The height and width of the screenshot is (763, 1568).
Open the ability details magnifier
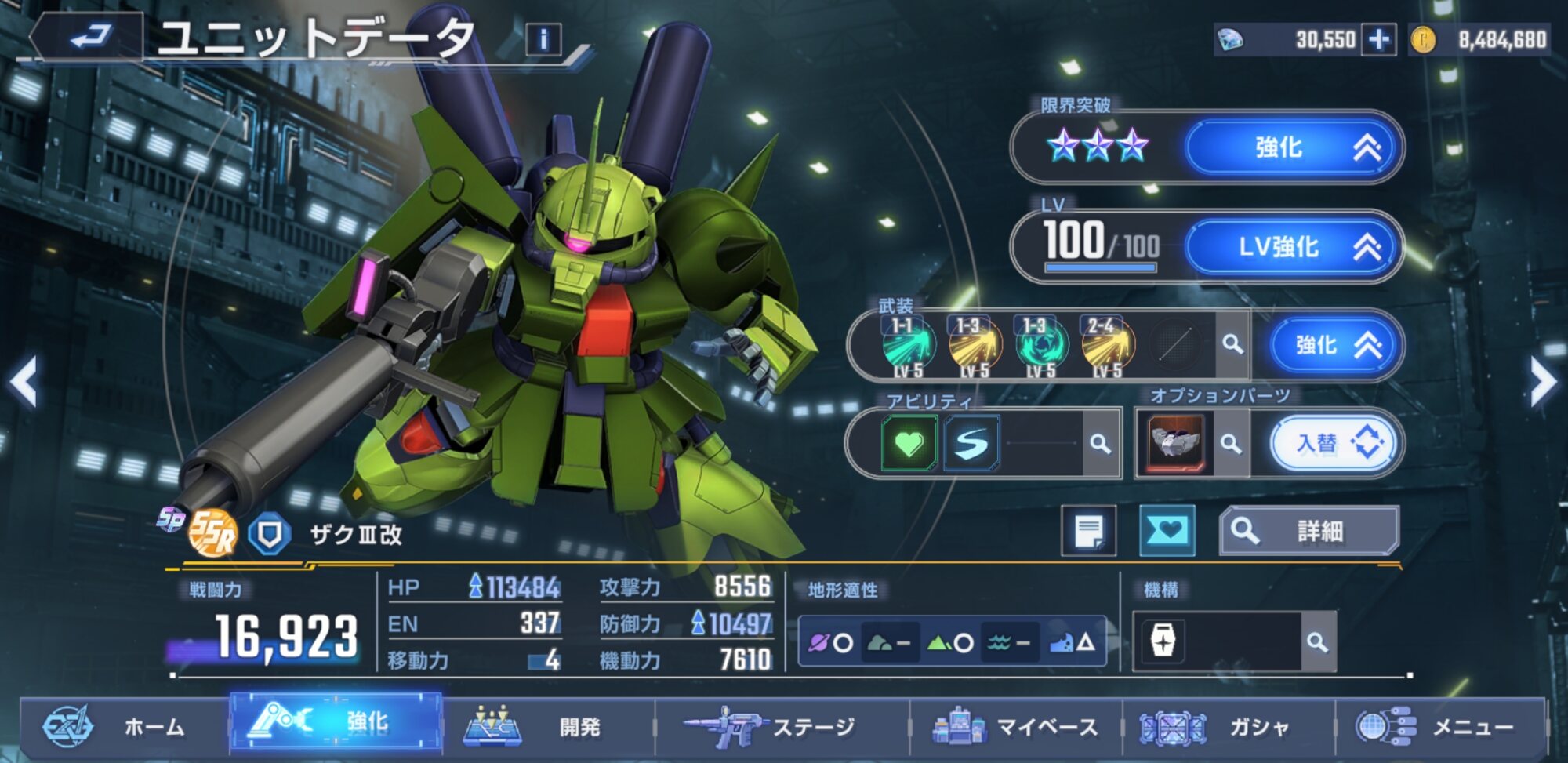[1101, 444]
